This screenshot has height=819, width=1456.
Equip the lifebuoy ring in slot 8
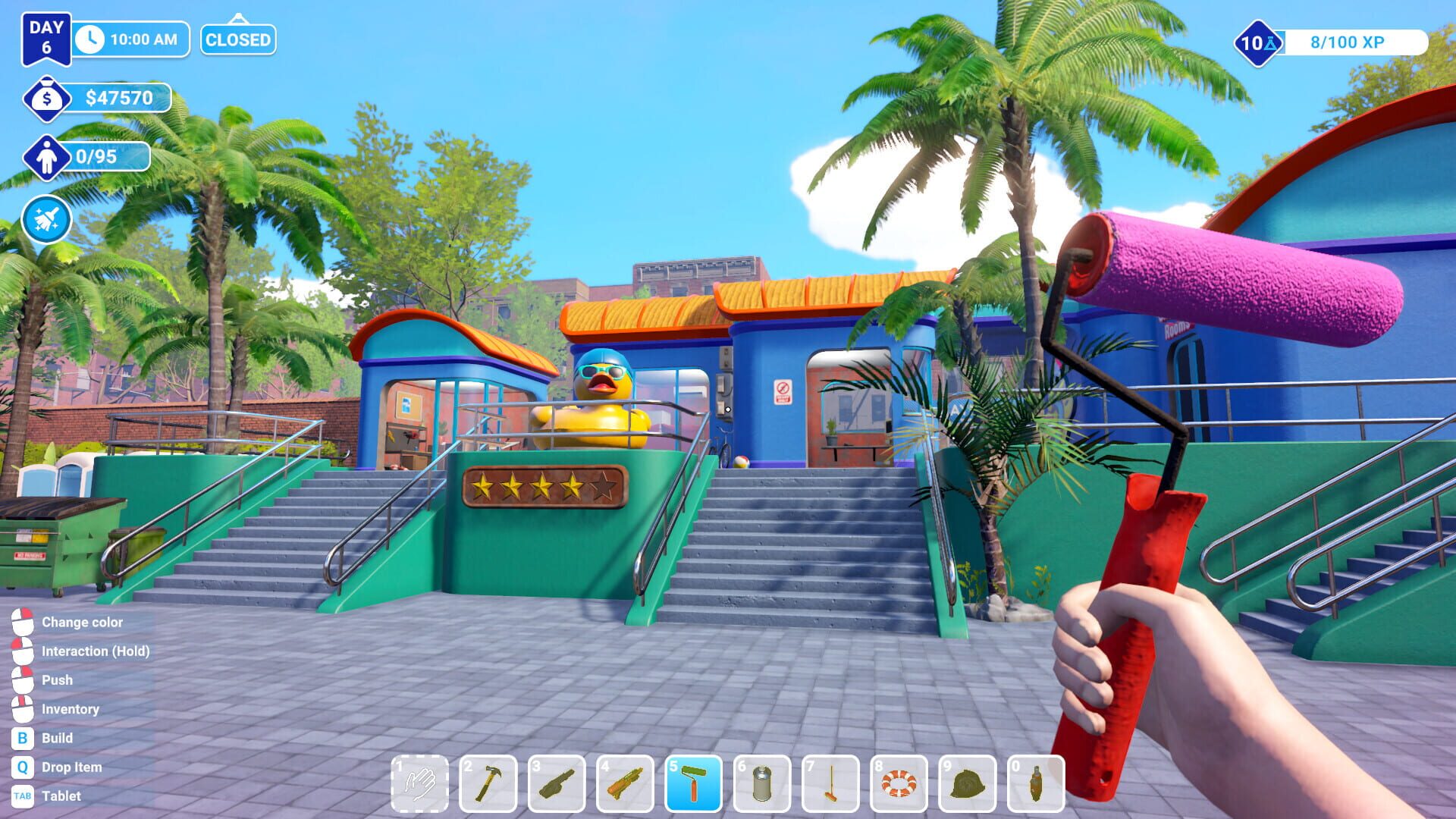point(899,779)
